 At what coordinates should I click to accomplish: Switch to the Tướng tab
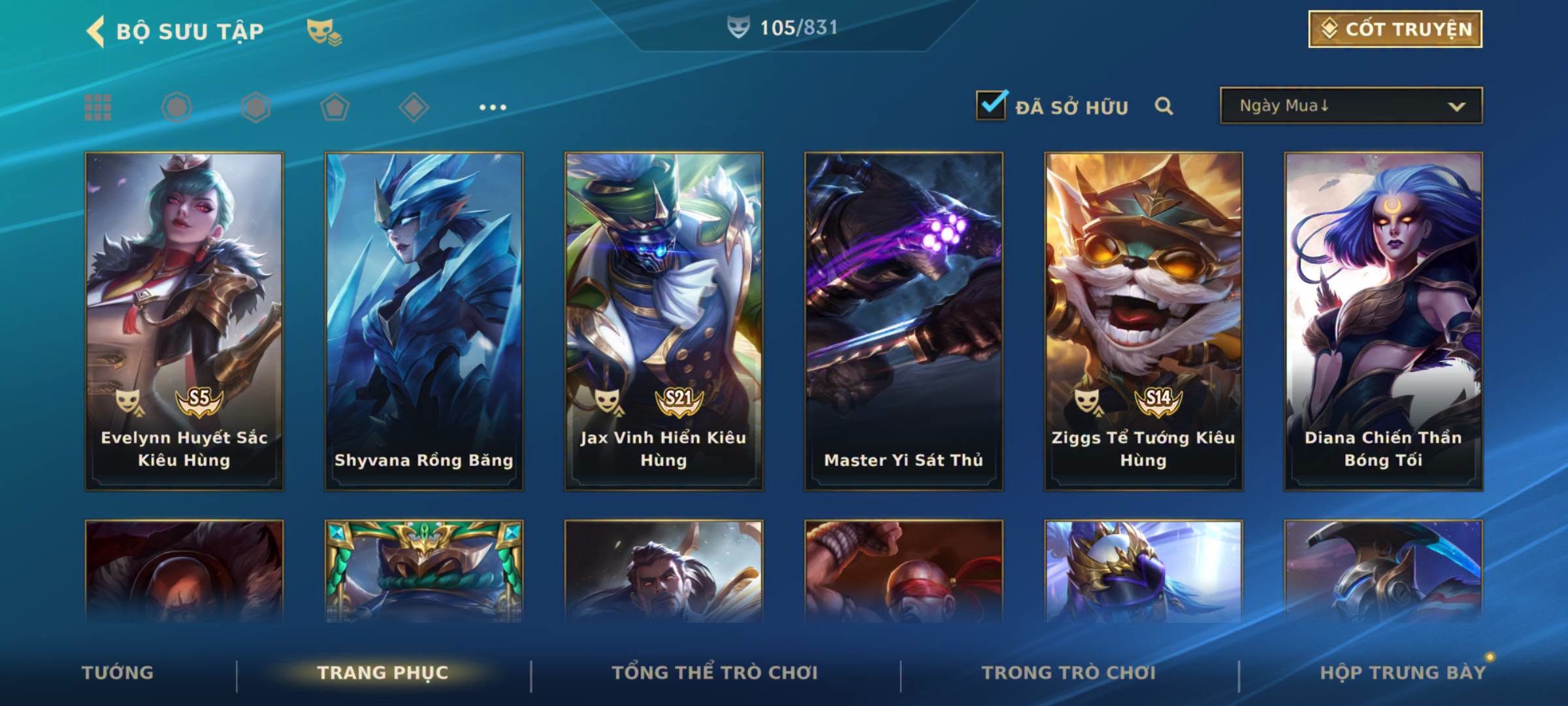coord(118,673)
